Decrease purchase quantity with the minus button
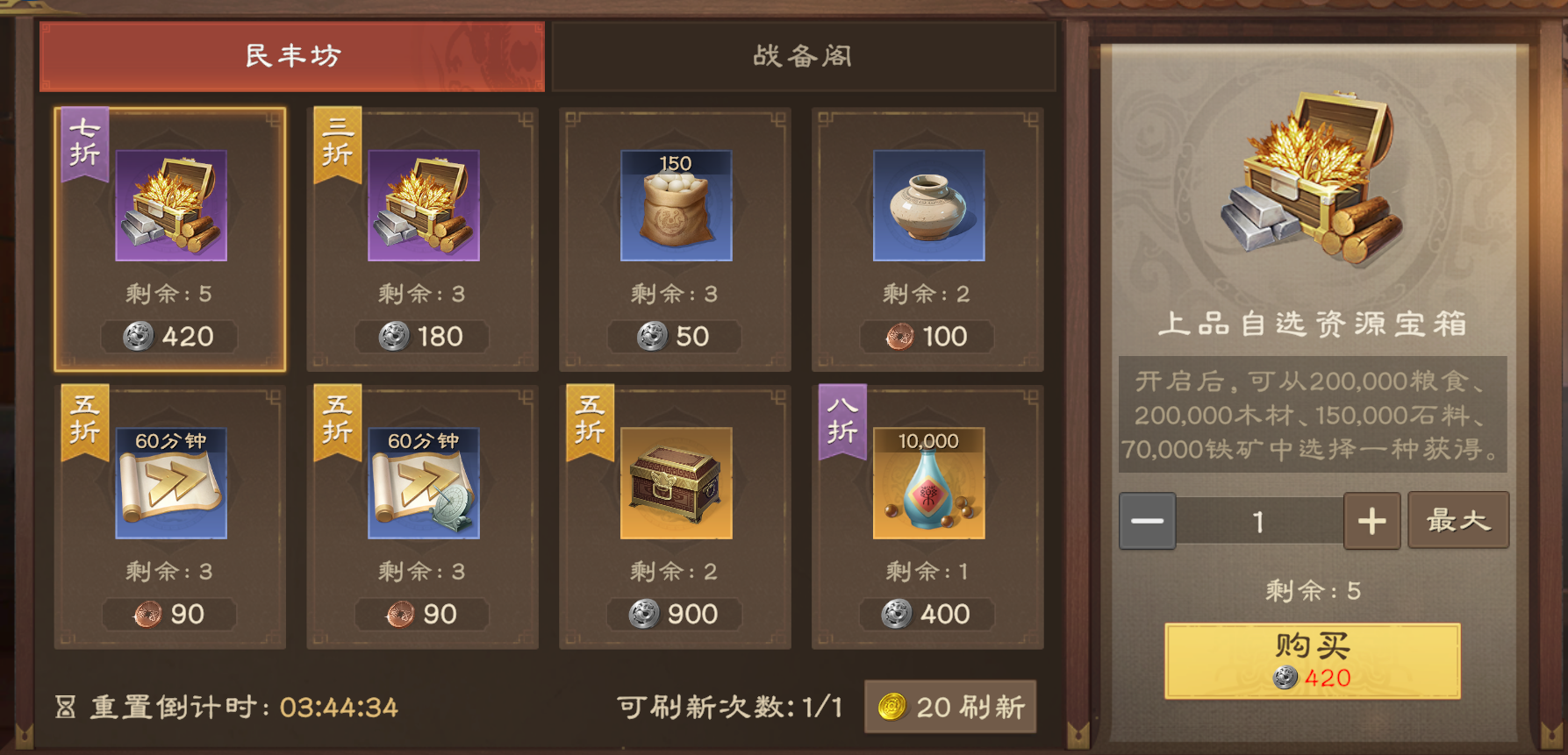This screenshot has width=1568, height=755. pyautogui.click(x=1147, y=520)
